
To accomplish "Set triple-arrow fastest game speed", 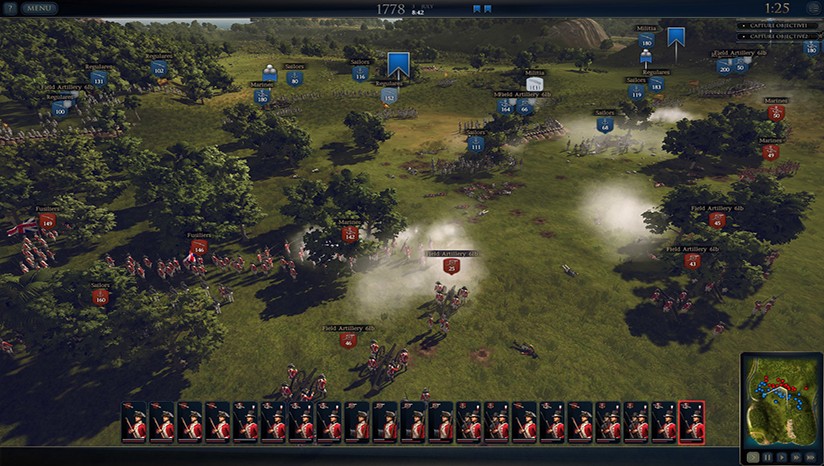I will coord(812,456).
